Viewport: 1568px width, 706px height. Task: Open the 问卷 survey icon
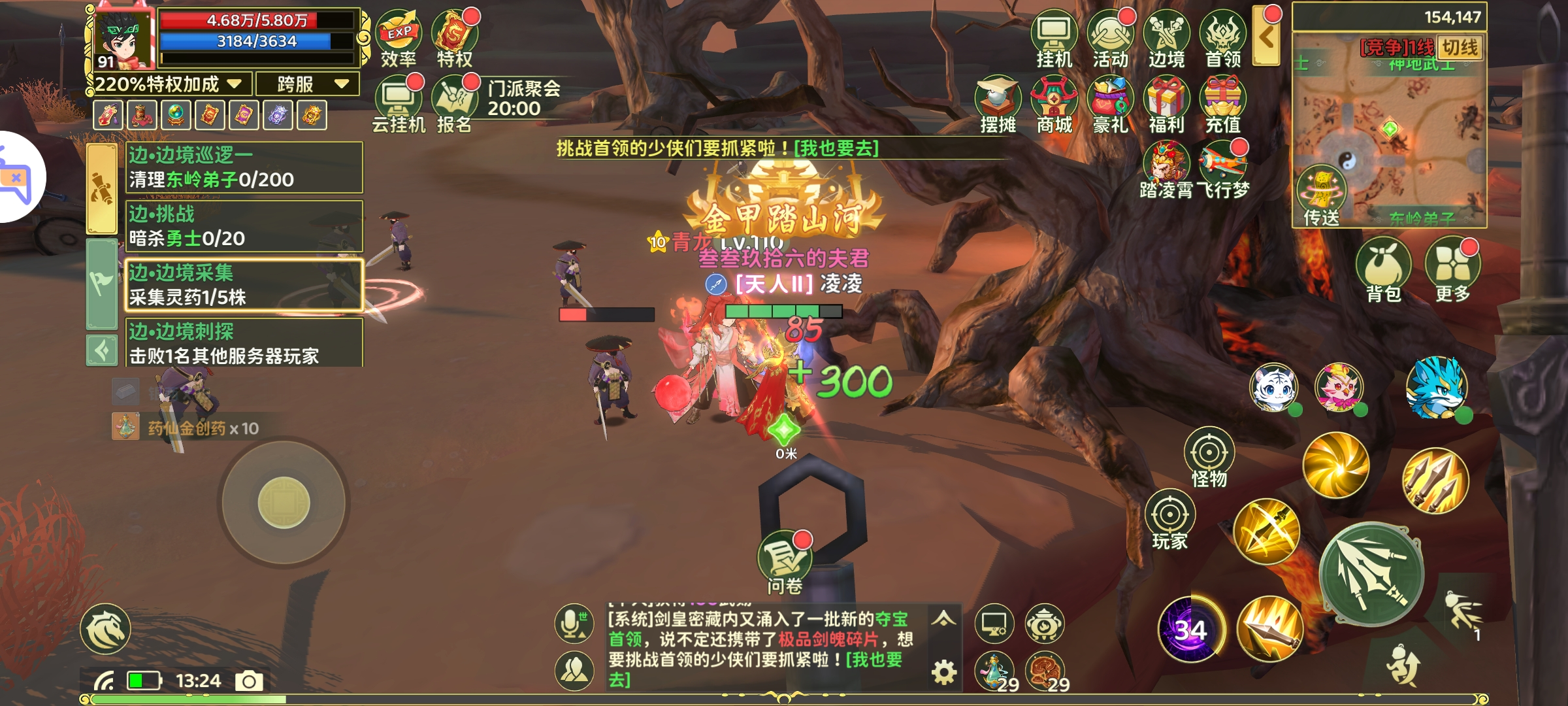[784, 562]
